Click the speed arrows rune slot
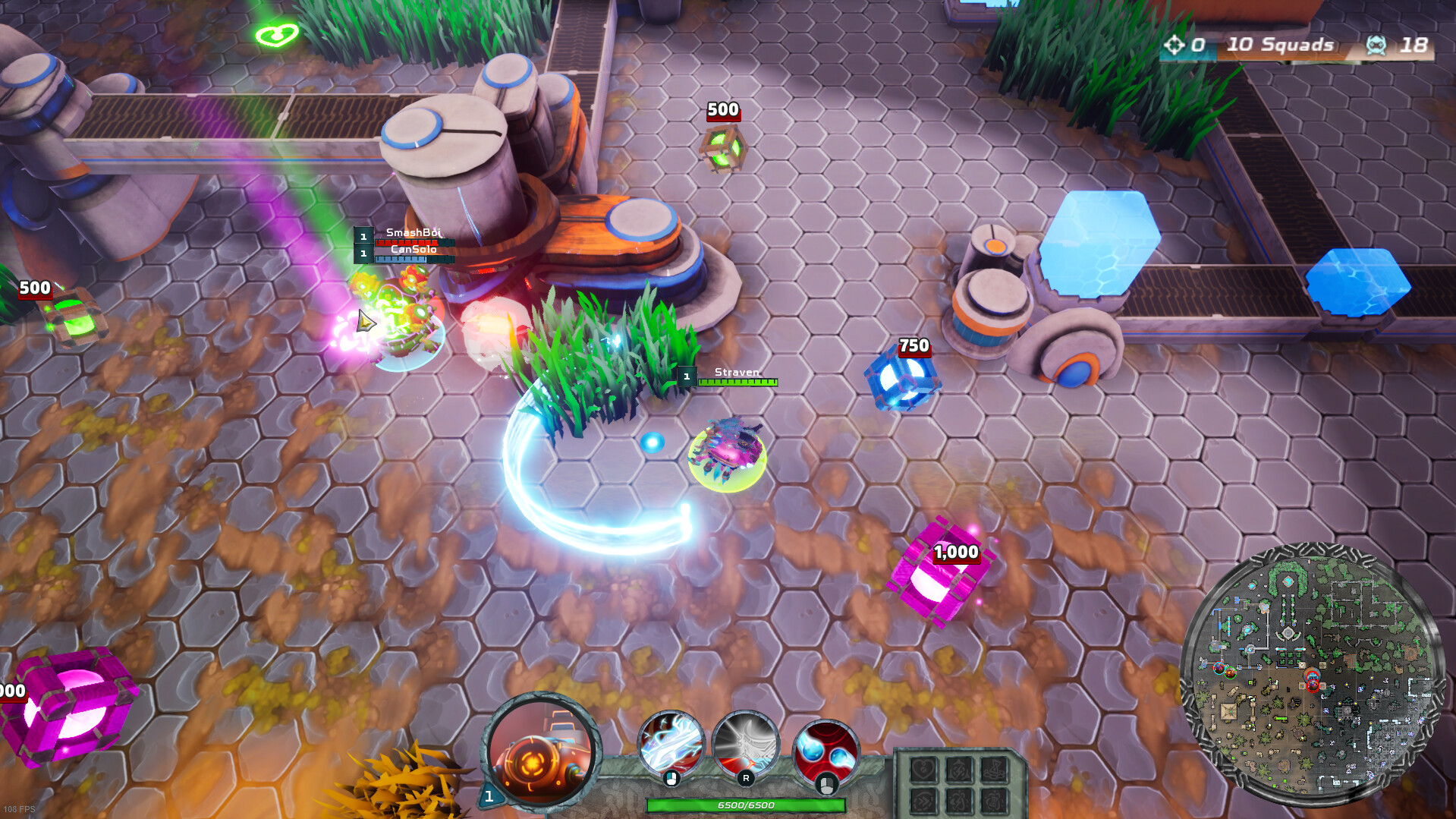The image size is (1456, 819). coord(923,802)
